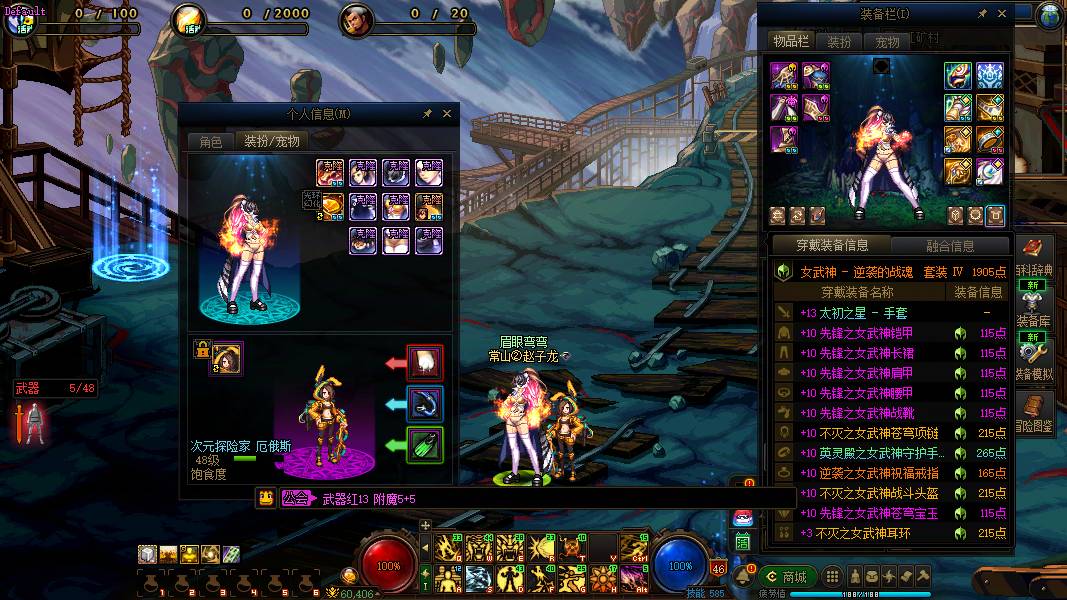Open the 商城 shop button
This screenshot has height=600, width=1067.
tap(786, 577)
